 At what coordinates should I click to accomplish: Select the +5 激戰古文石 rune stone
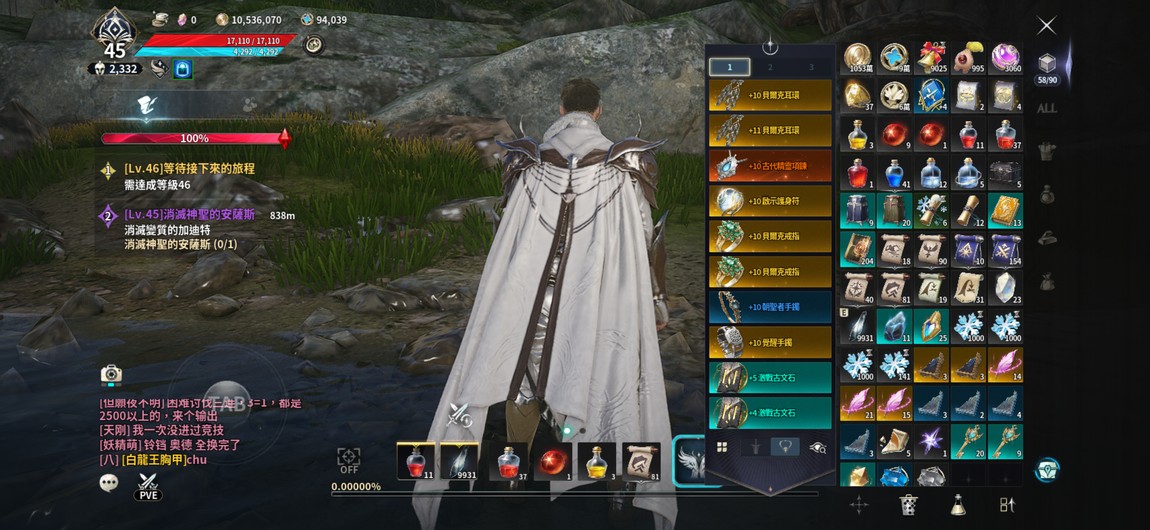click(x=771, y=377)
